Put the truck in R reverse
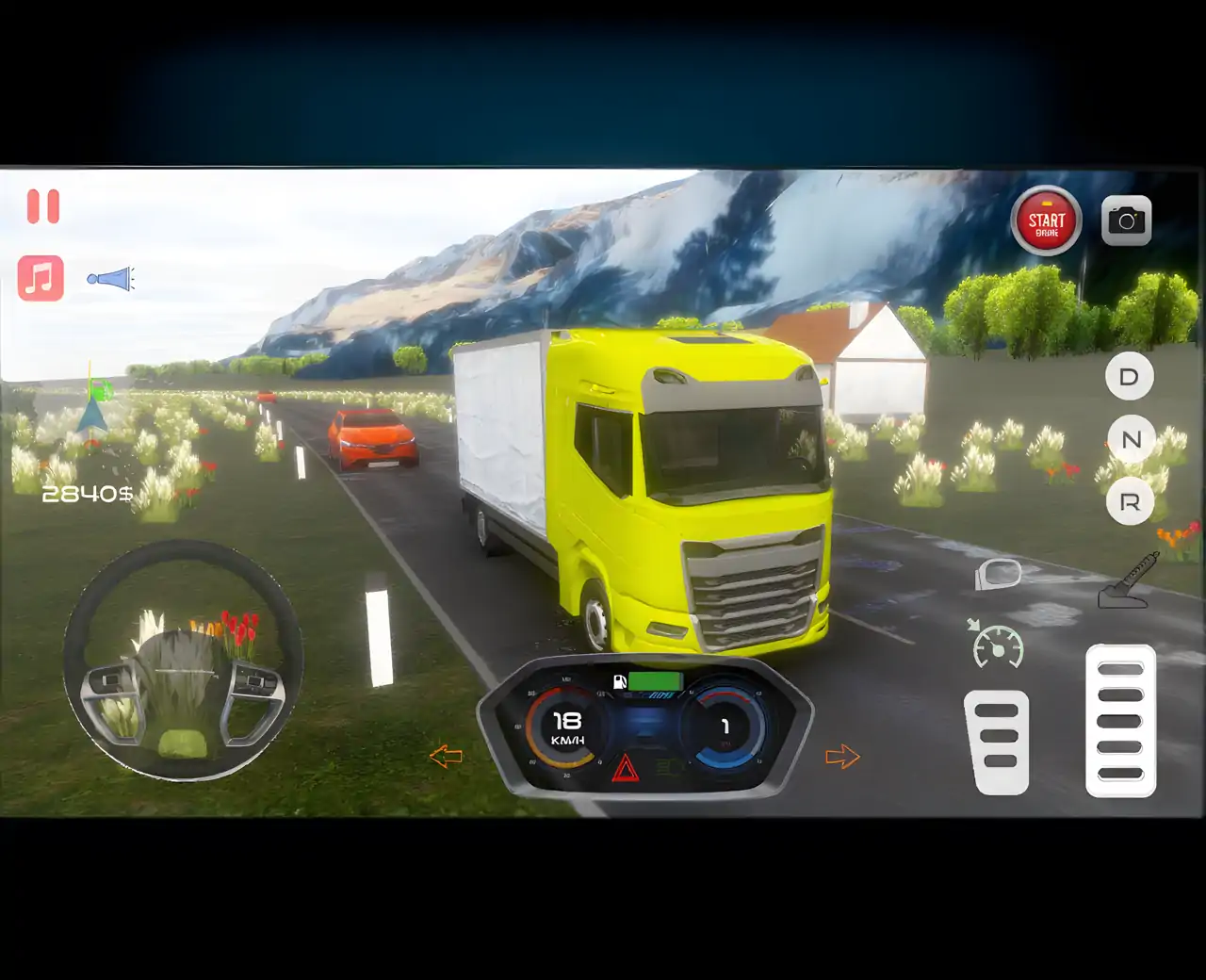The height and width of the screenshot is (980, 1206). point(1130,502)
